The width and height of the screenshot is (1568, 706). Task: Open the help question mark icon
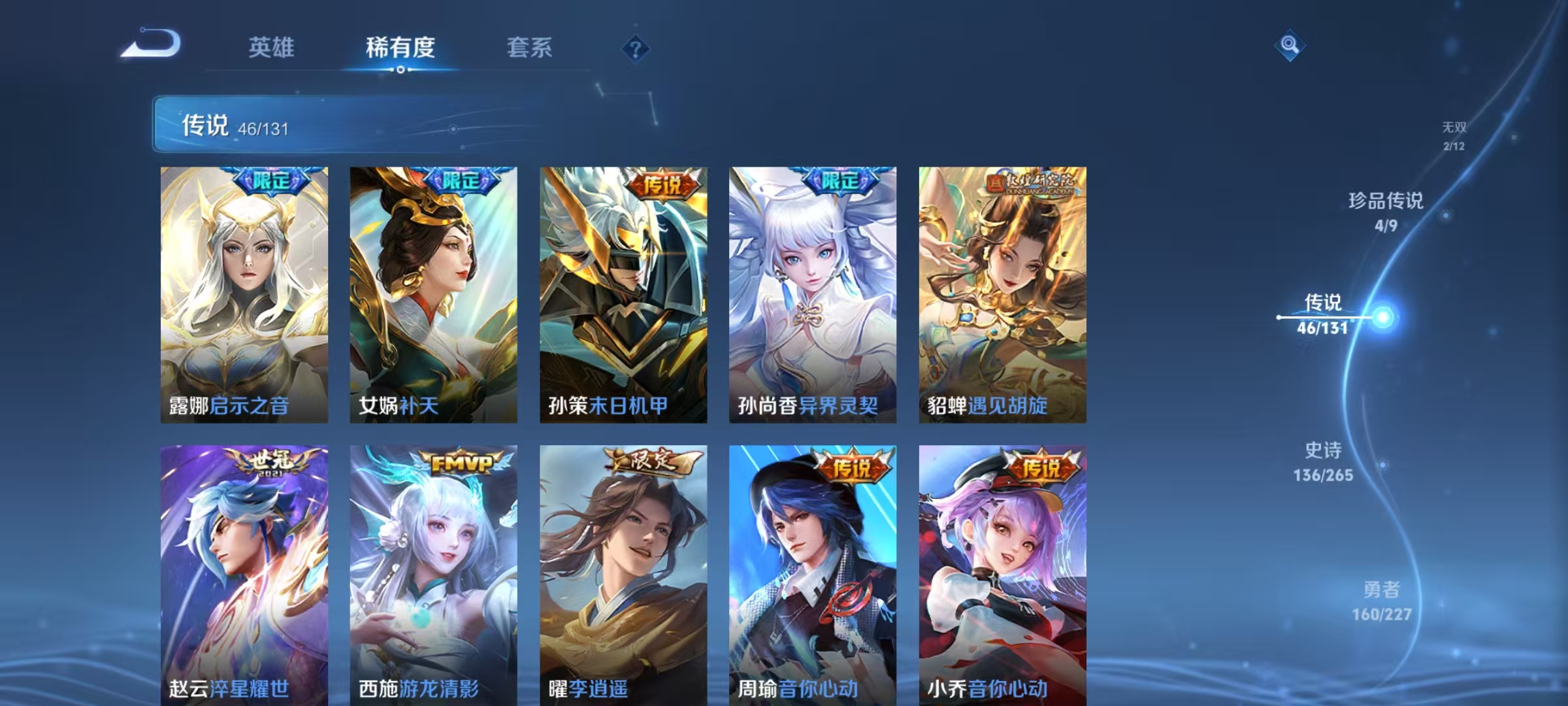[x=637, y=49]
